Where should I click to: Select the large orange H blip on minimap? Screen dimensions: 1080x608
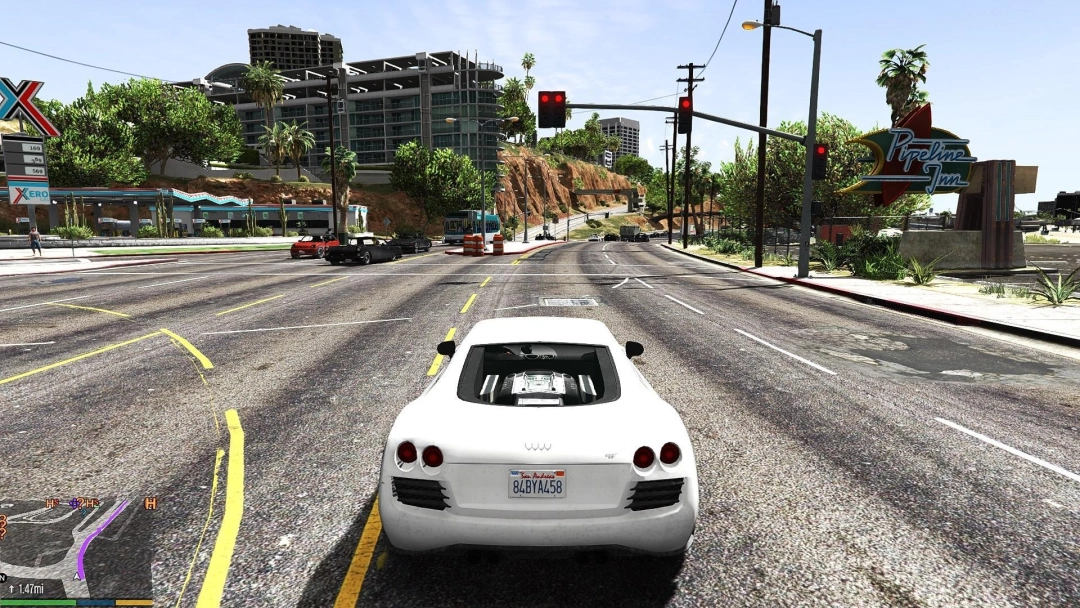[151, 503]
